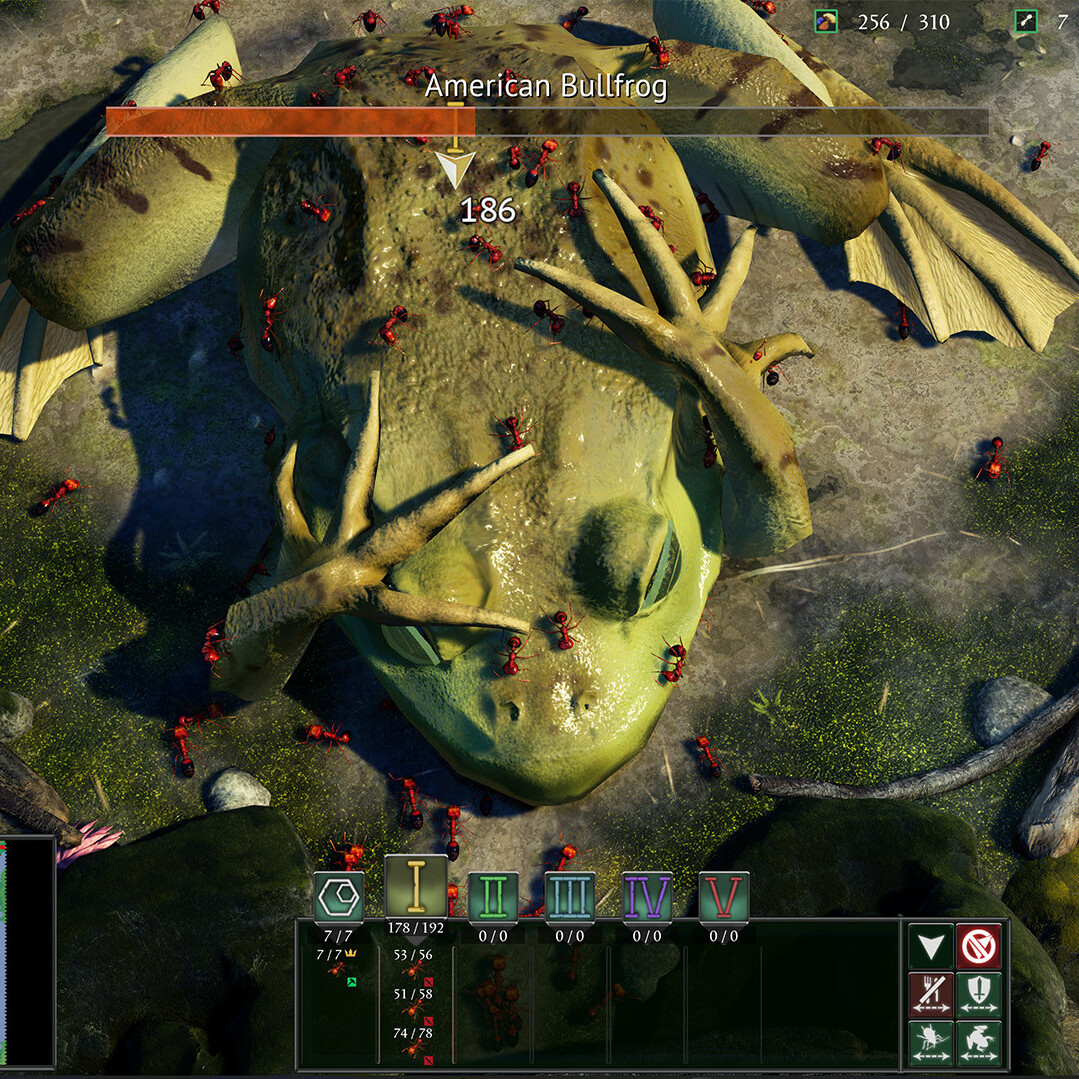Select the hexagon nest group tab
1079x1079 pixels.
click(x=339, y=897)
